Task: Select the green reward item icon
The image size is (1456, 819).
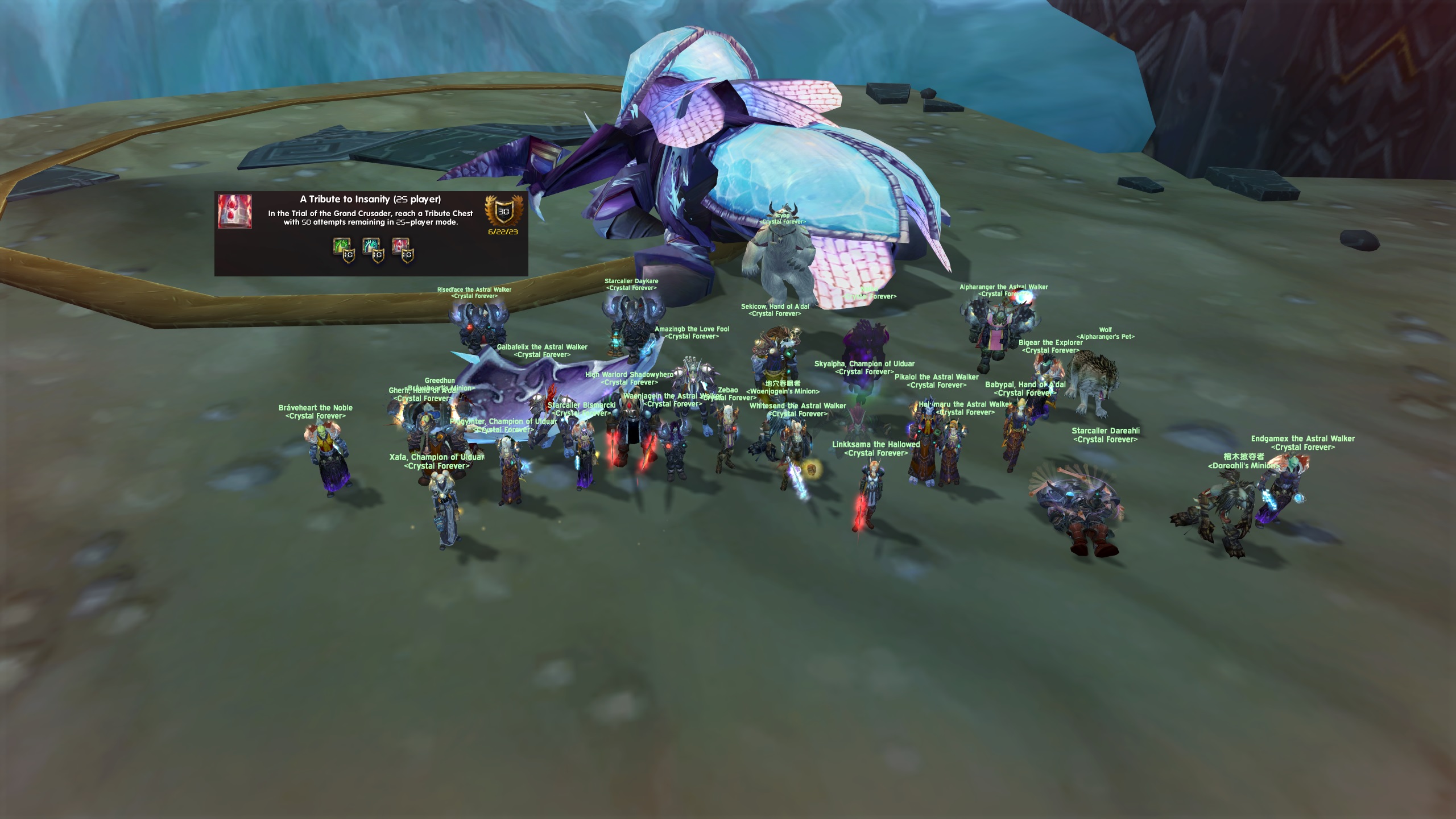Action: tap(340, 246)
